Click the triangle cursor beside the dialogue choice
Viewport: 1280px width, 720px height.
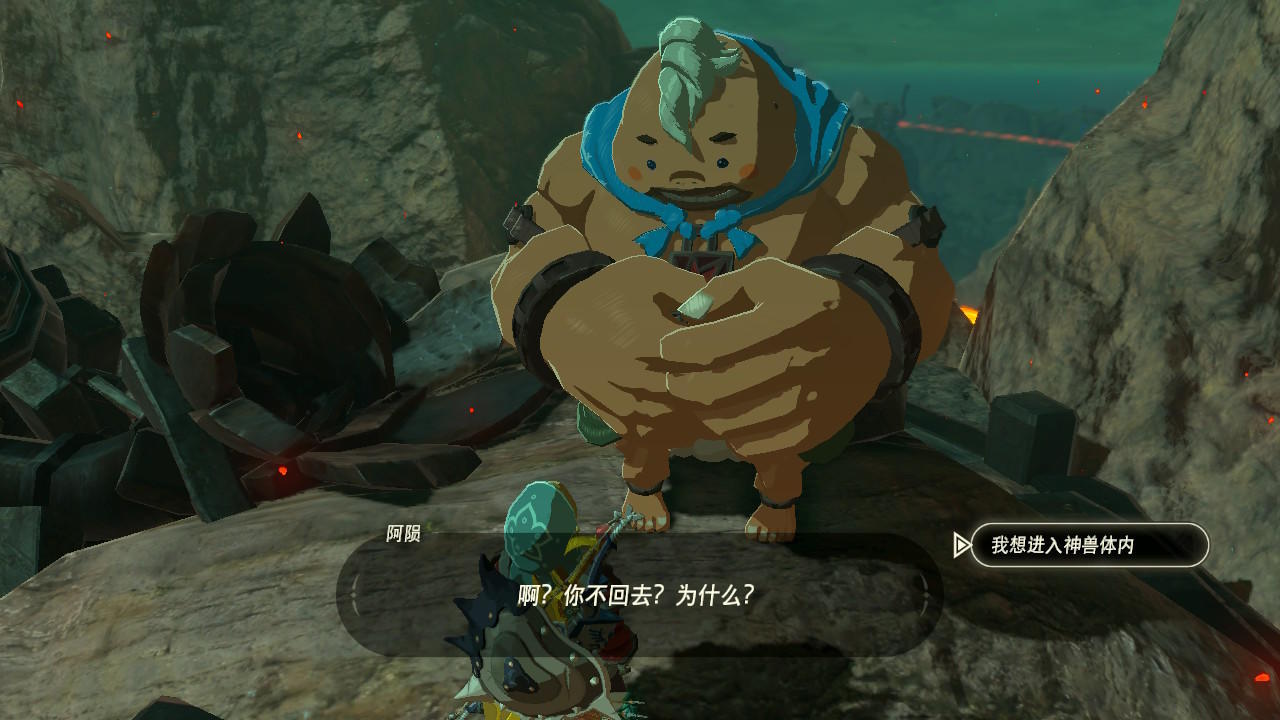coord(962,544)
